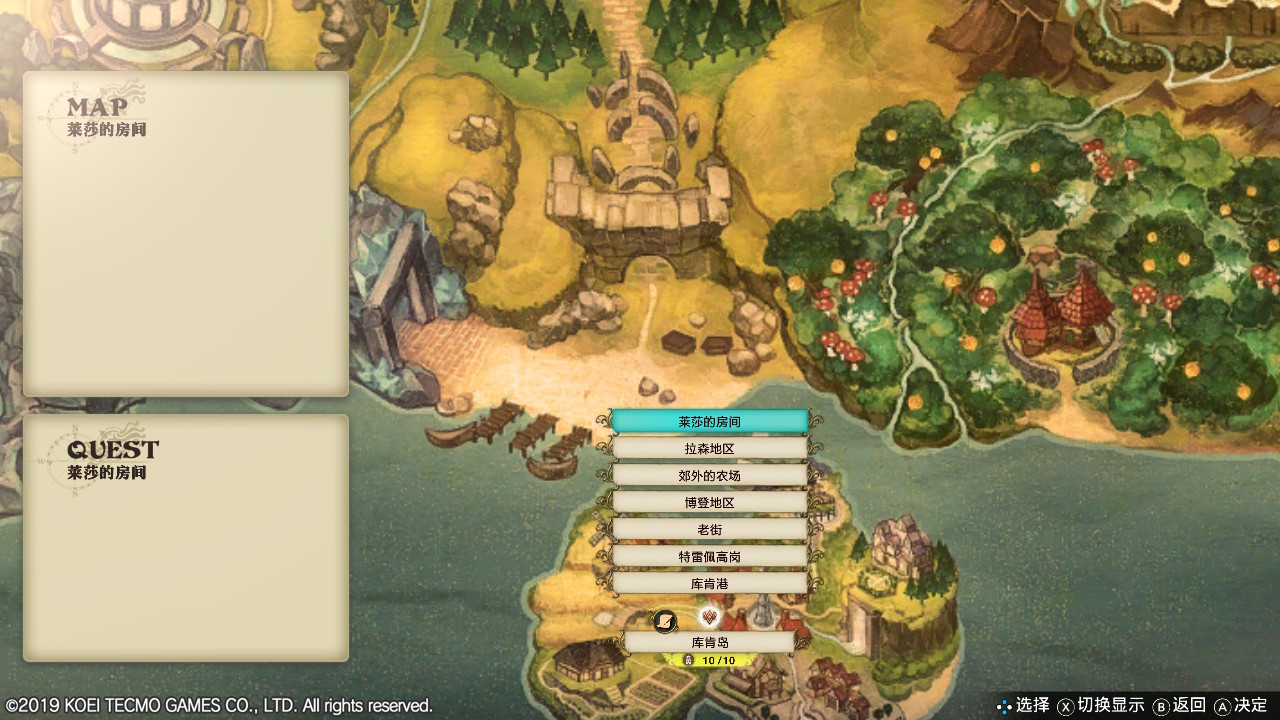Open the QUEST info panel
Image resolution: width=1280 pixels, height=720 pixels.
pyautogui.click(x=186, y=538)
